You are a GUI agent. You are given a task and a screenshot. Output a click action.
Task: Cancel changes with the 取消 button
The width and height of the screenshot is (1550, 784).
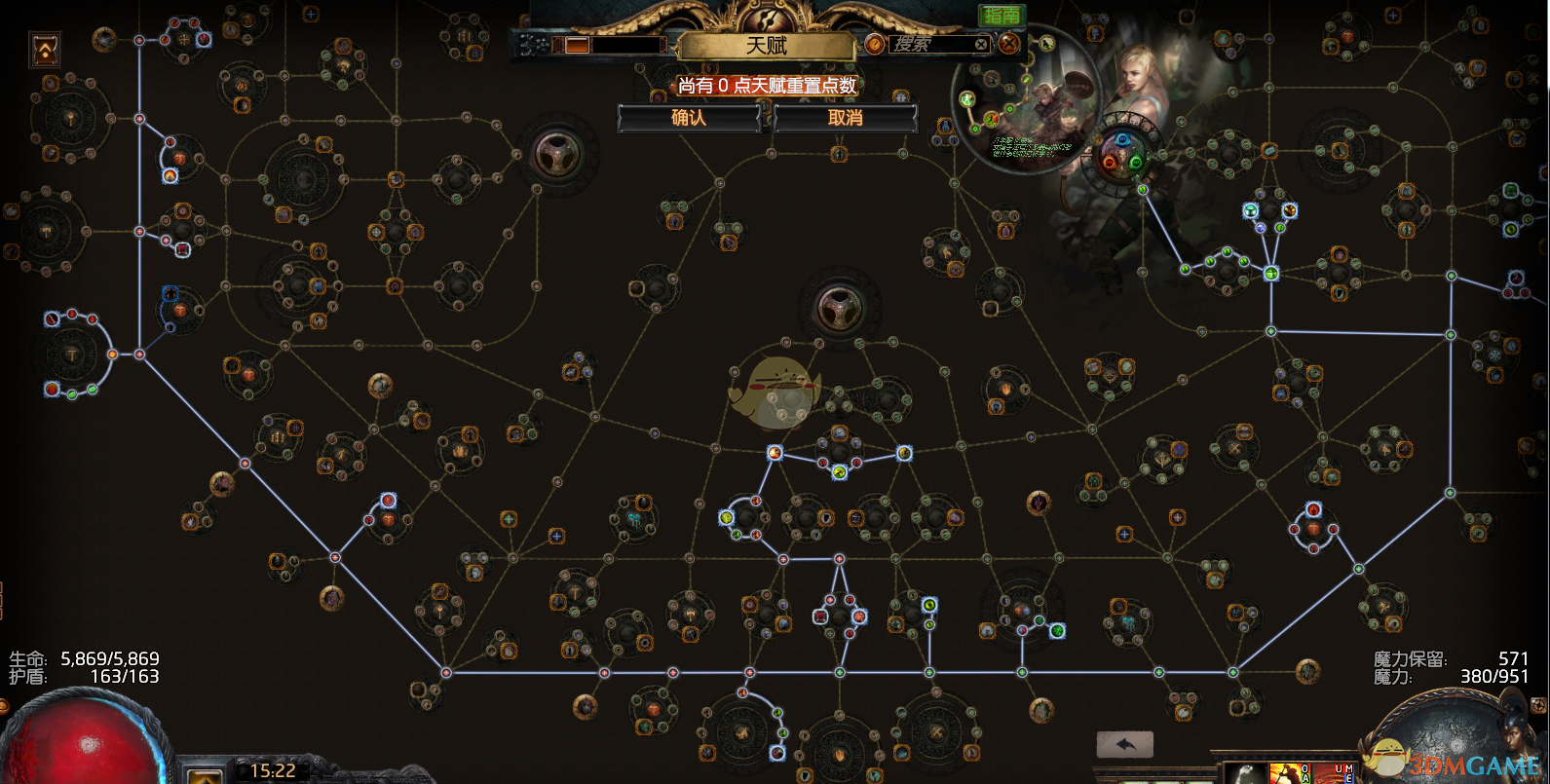click(x=845, y=118)
